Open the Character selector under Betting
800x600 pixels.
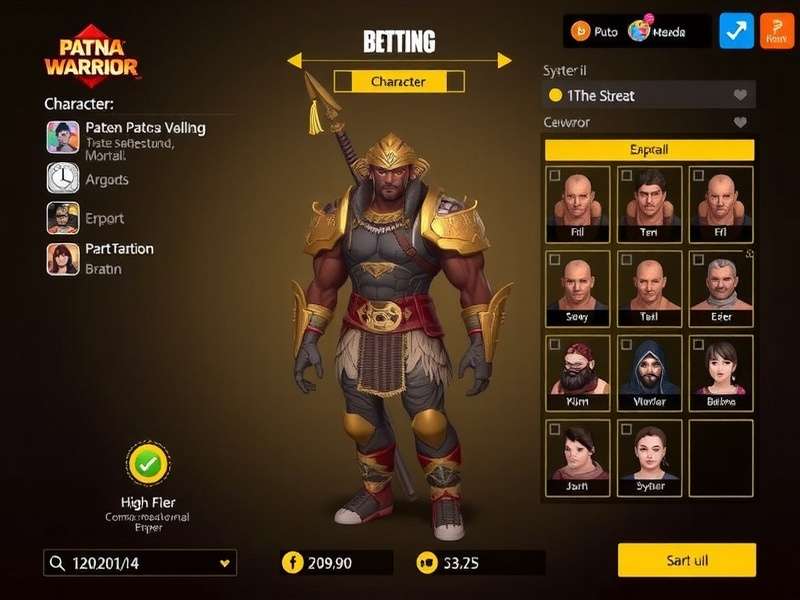[x=398, y=81]
